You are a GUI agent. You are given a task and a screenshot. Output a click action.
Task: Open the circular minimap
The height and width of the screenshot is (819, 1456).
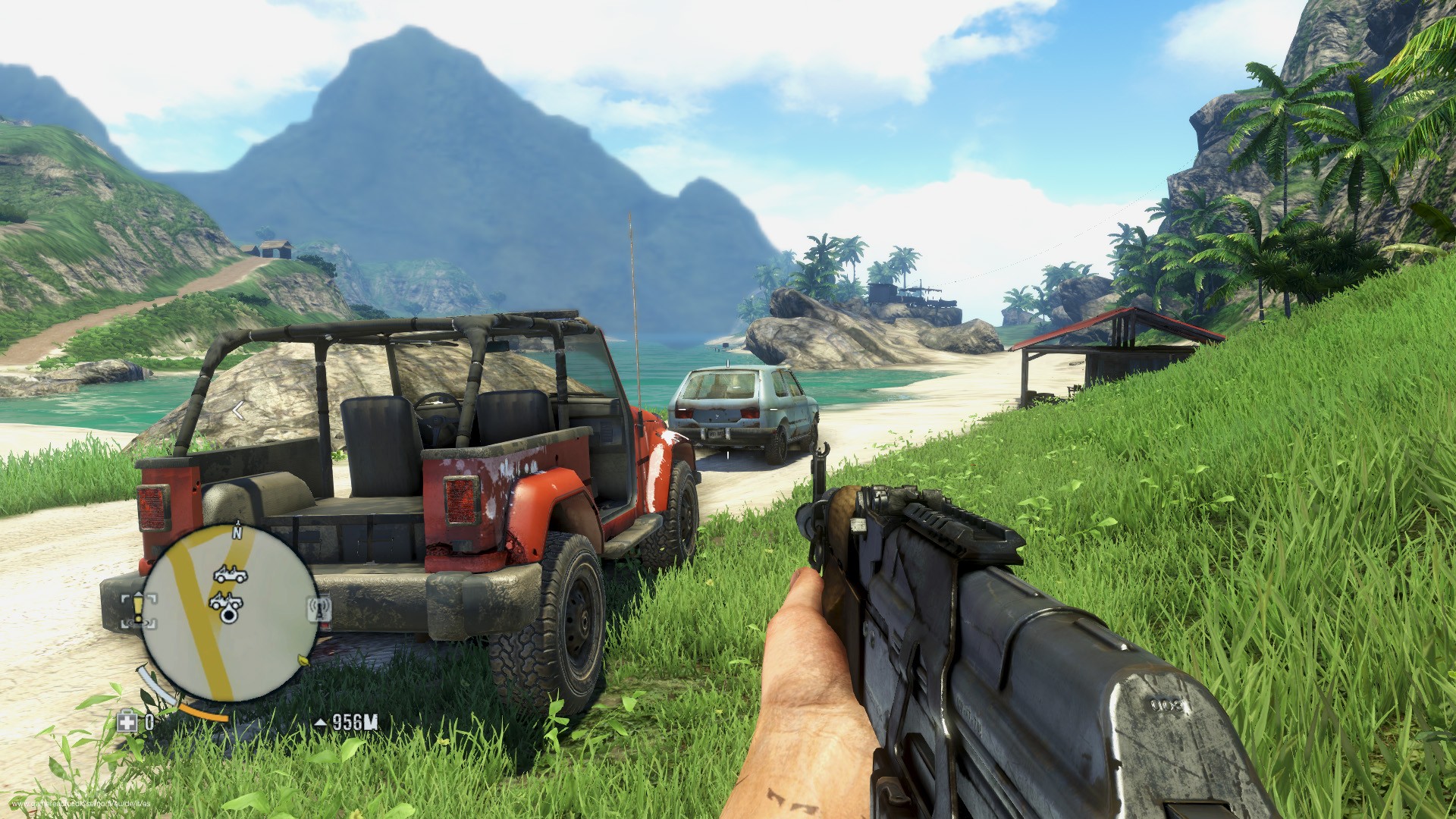pyautogui.click(x=230, y=613)
